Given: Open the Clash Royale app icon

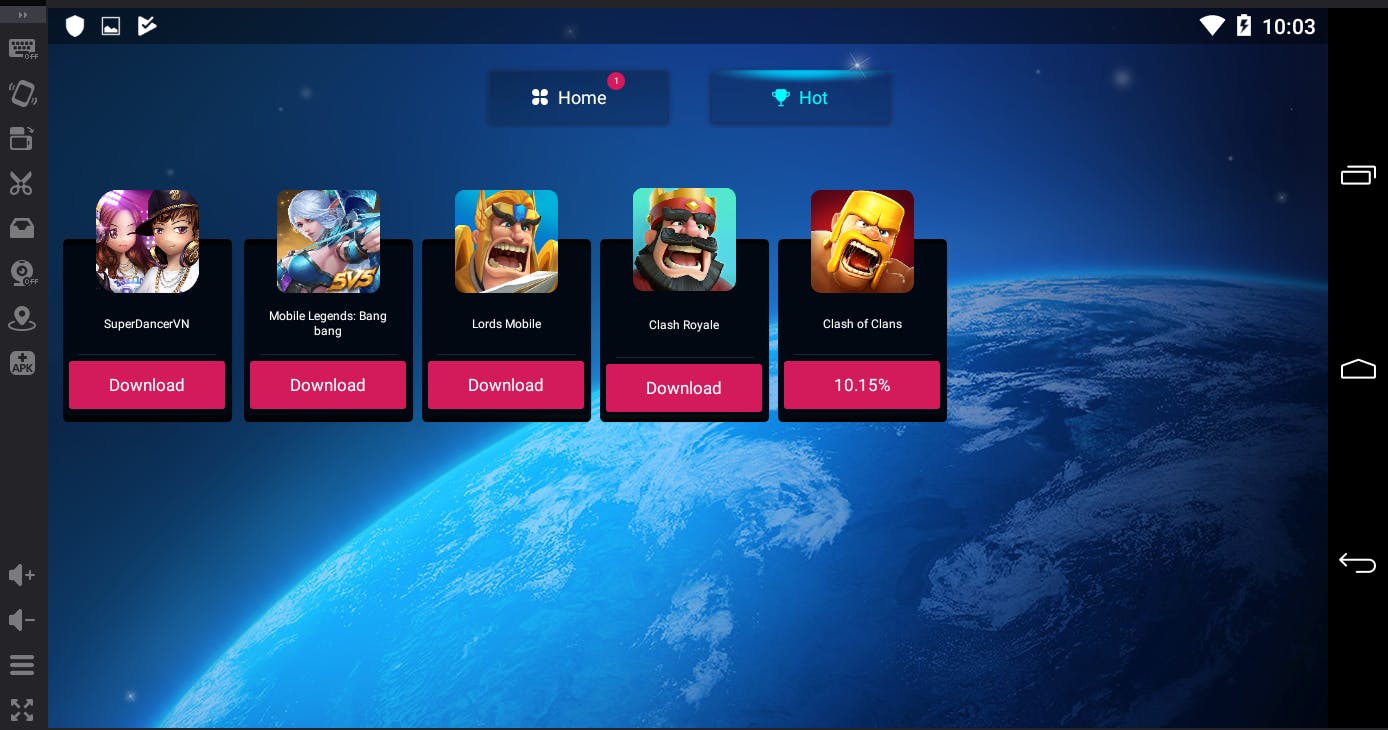Looking at the screenshot, I should click(684, 240).
